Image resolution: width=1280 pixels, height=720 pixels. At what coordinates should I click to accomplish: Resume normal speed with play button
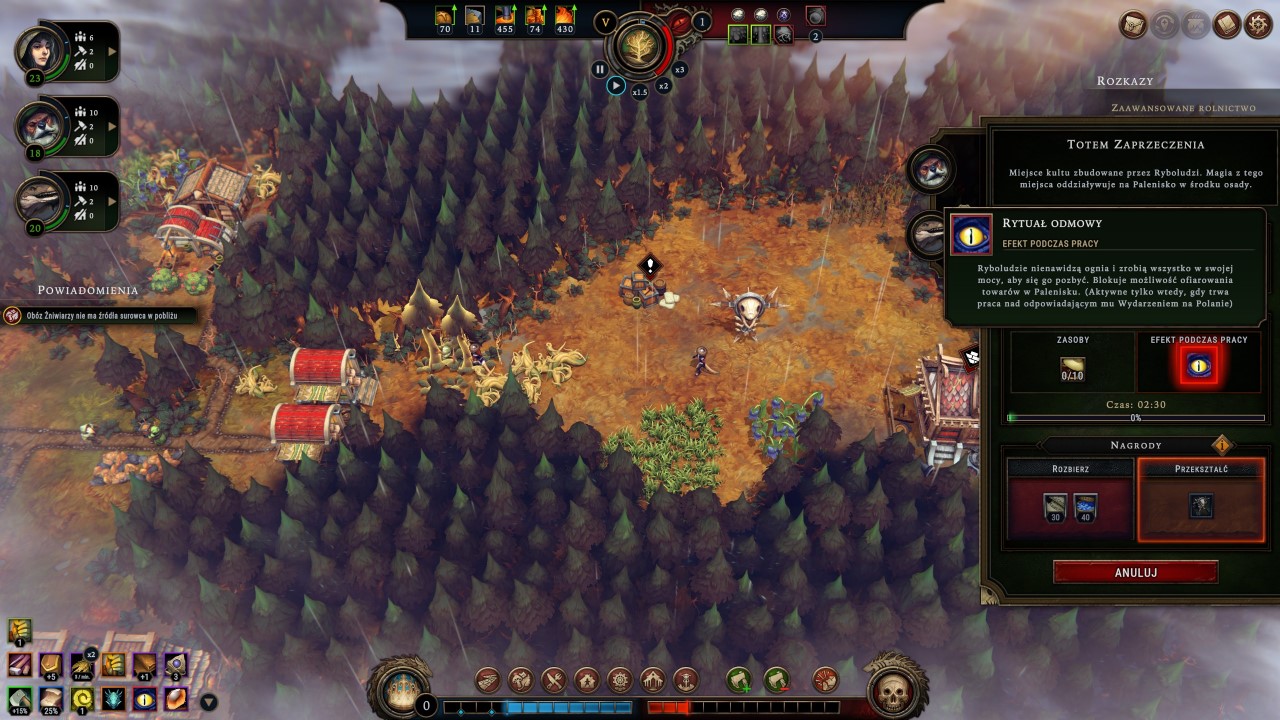point(616,86)
